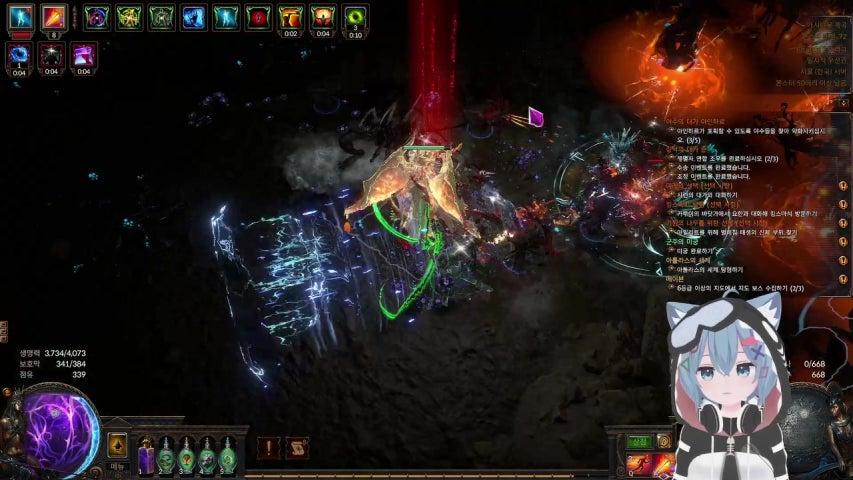
Task: Click the top exclamation icon beside quest tracker
Action: point(842,187)
